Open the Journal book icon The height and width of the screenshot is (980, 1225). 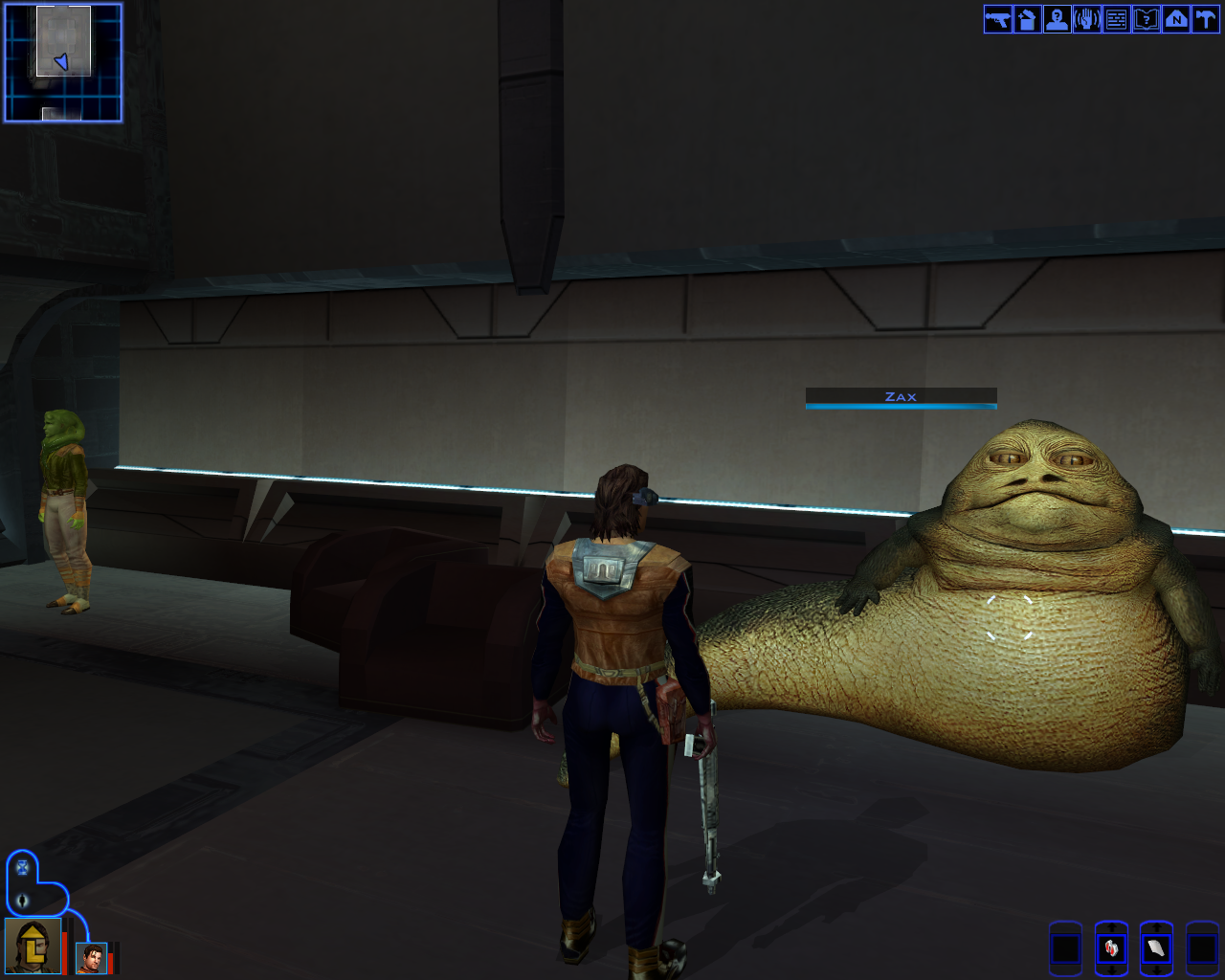click(x=1147, y=19)
